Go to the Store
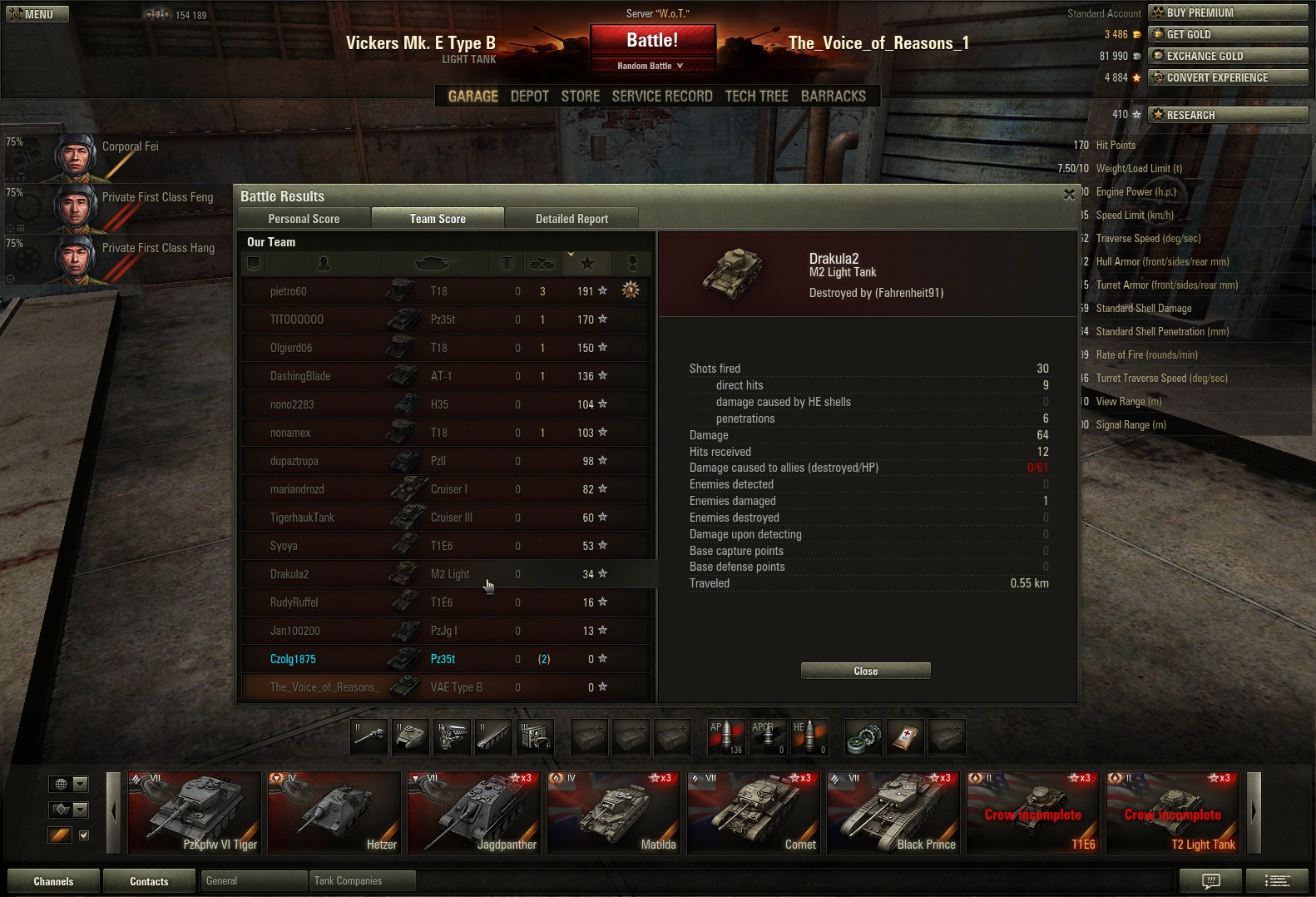The height and width of the screenshot is (897, 1316). pos(580,97)
